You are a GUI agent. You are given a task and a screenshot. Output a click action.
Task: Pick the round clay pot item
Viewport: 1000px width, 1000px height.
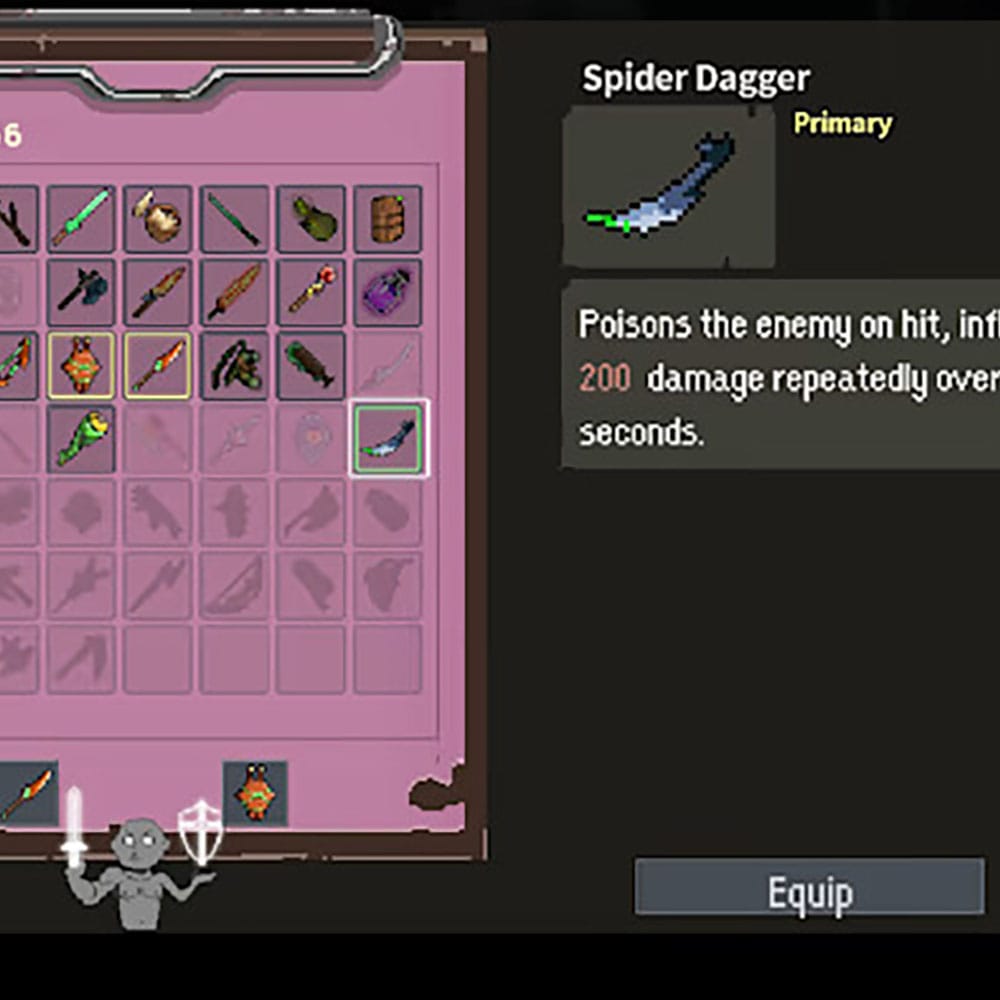(x=157, y=219)
